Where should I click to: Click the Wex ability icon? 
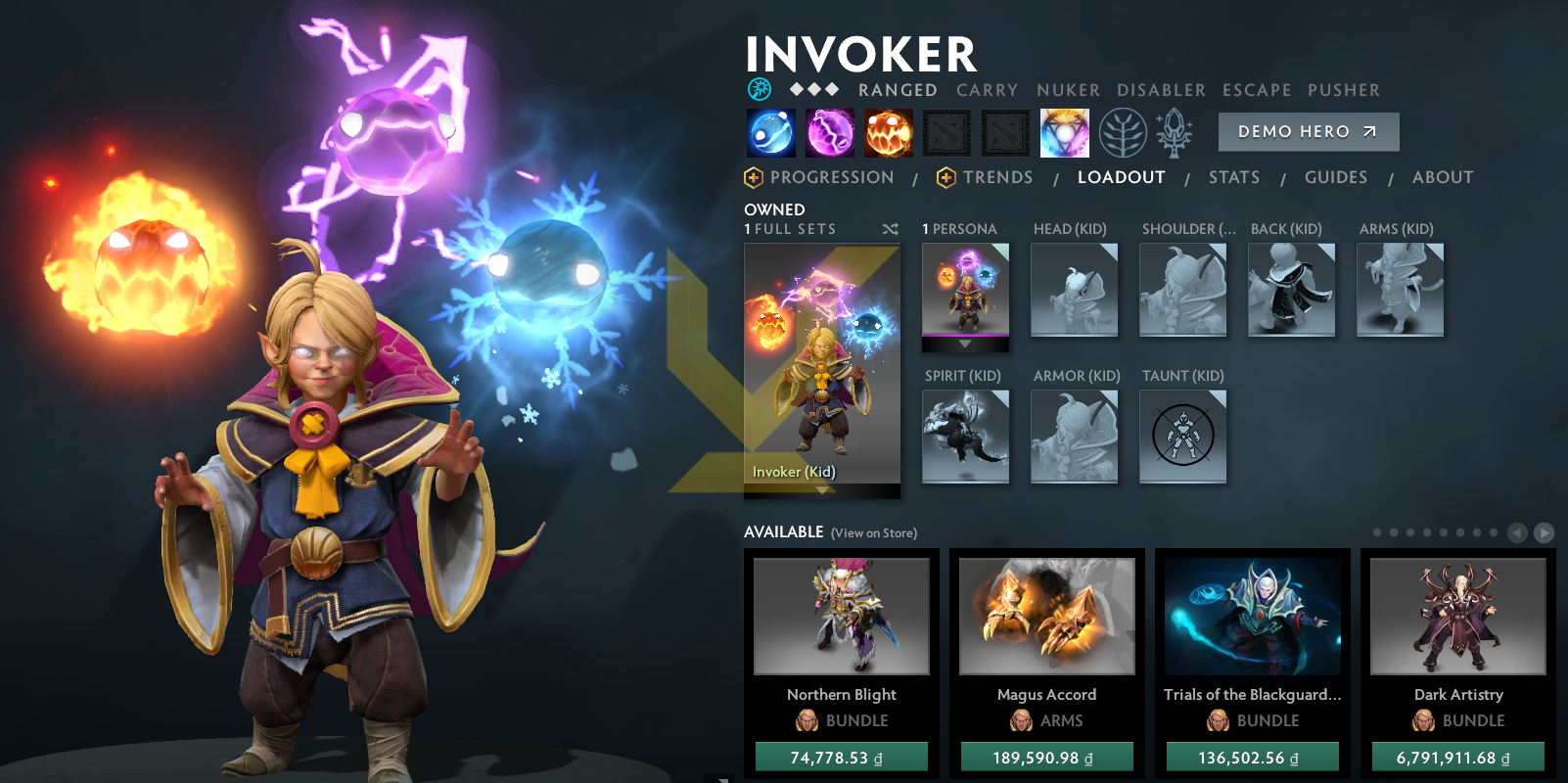(829, 132)
